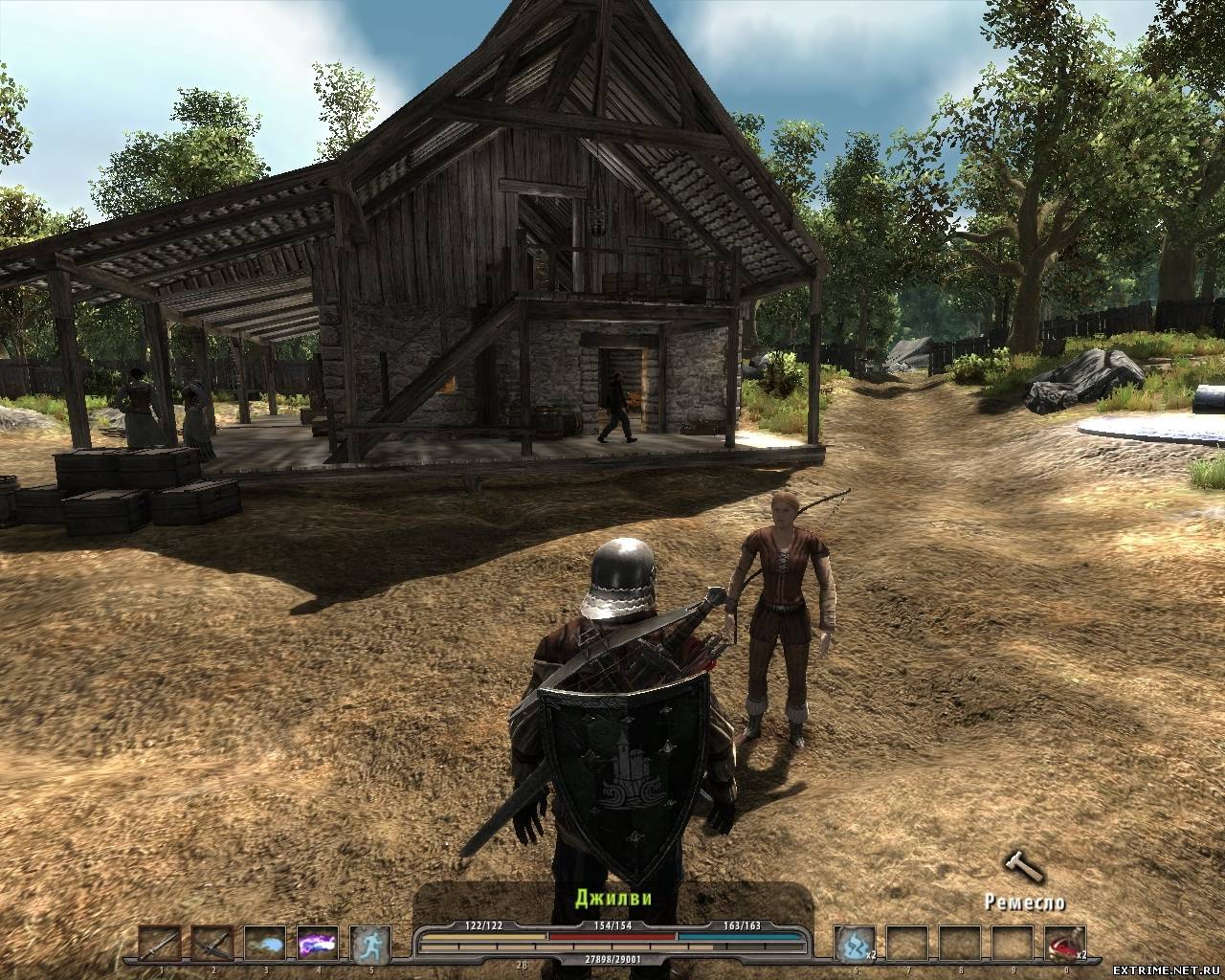Viewport: 1225px width, 980px height.
Task: Use the red meat item slot
Action: 1064,944
